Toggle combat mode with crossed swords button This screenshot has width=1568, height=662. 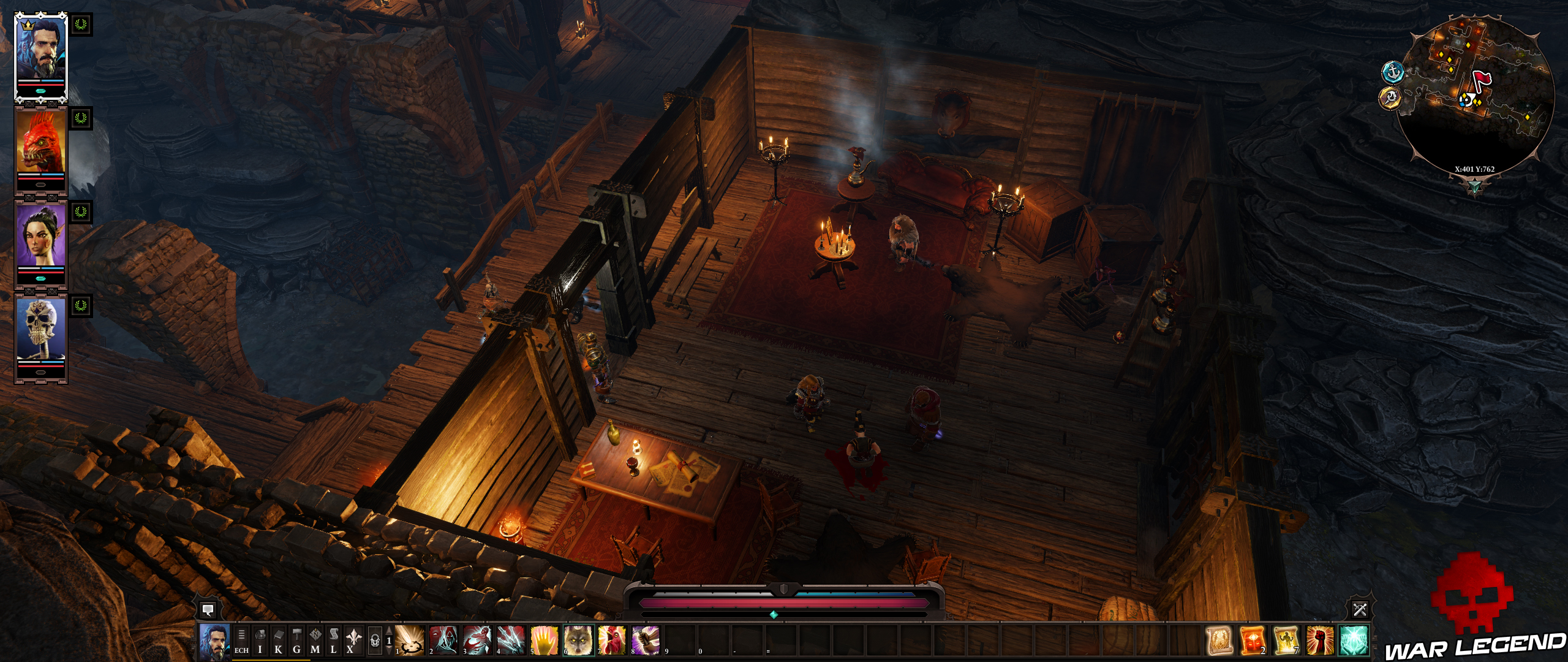click(1360, 609)
